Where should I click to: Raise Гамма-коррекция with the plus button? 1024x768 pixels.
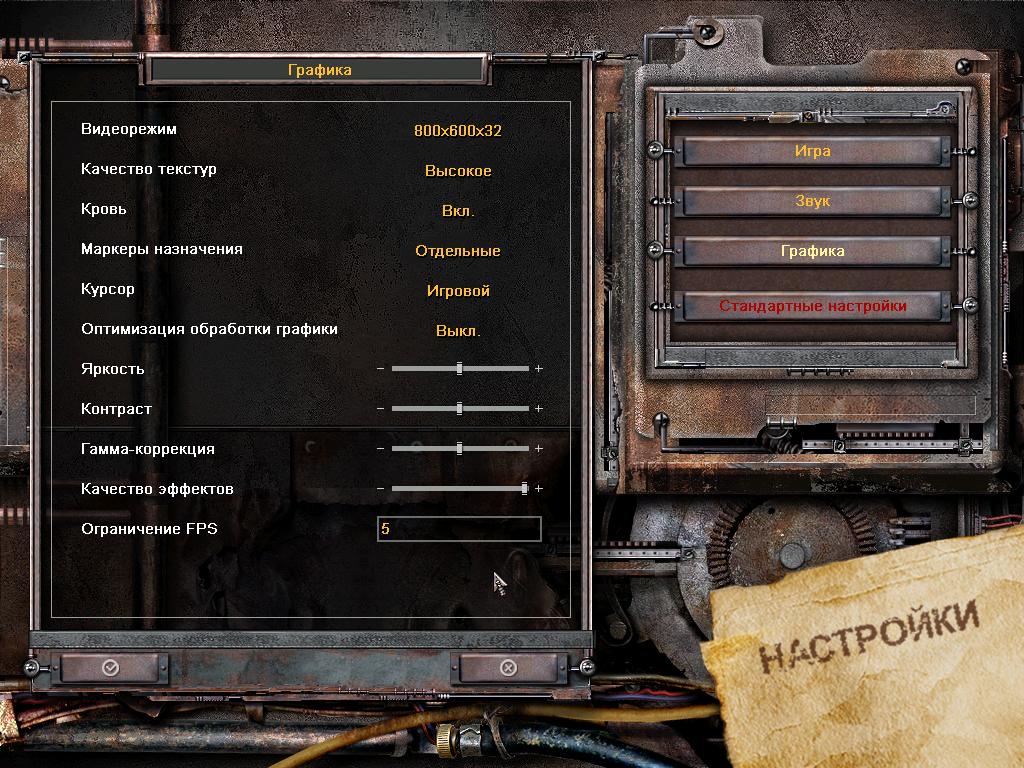point(539,449)
